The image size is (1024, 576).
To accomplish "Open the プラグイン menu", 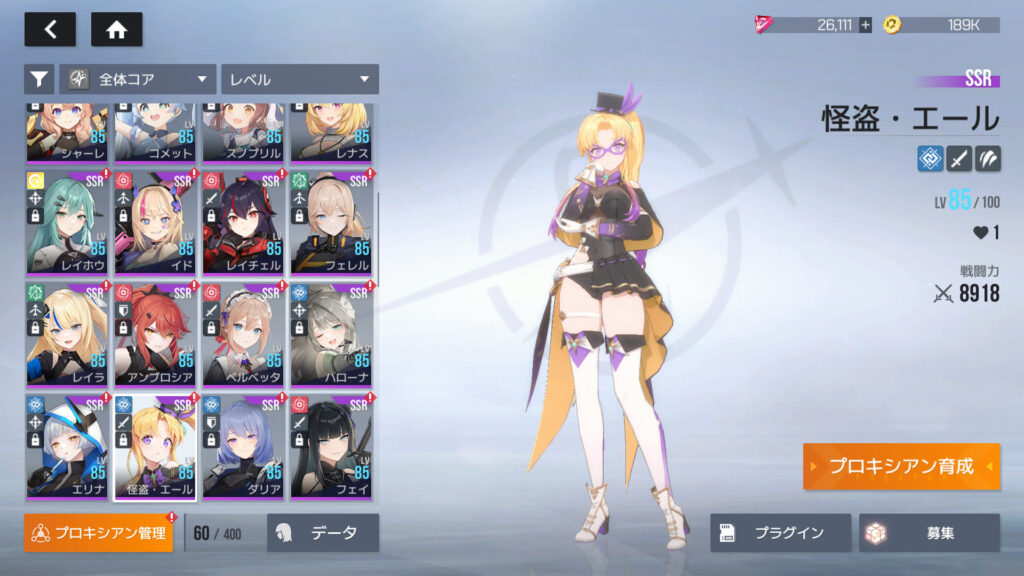I will pyautogui.click(x=781, y=533).
